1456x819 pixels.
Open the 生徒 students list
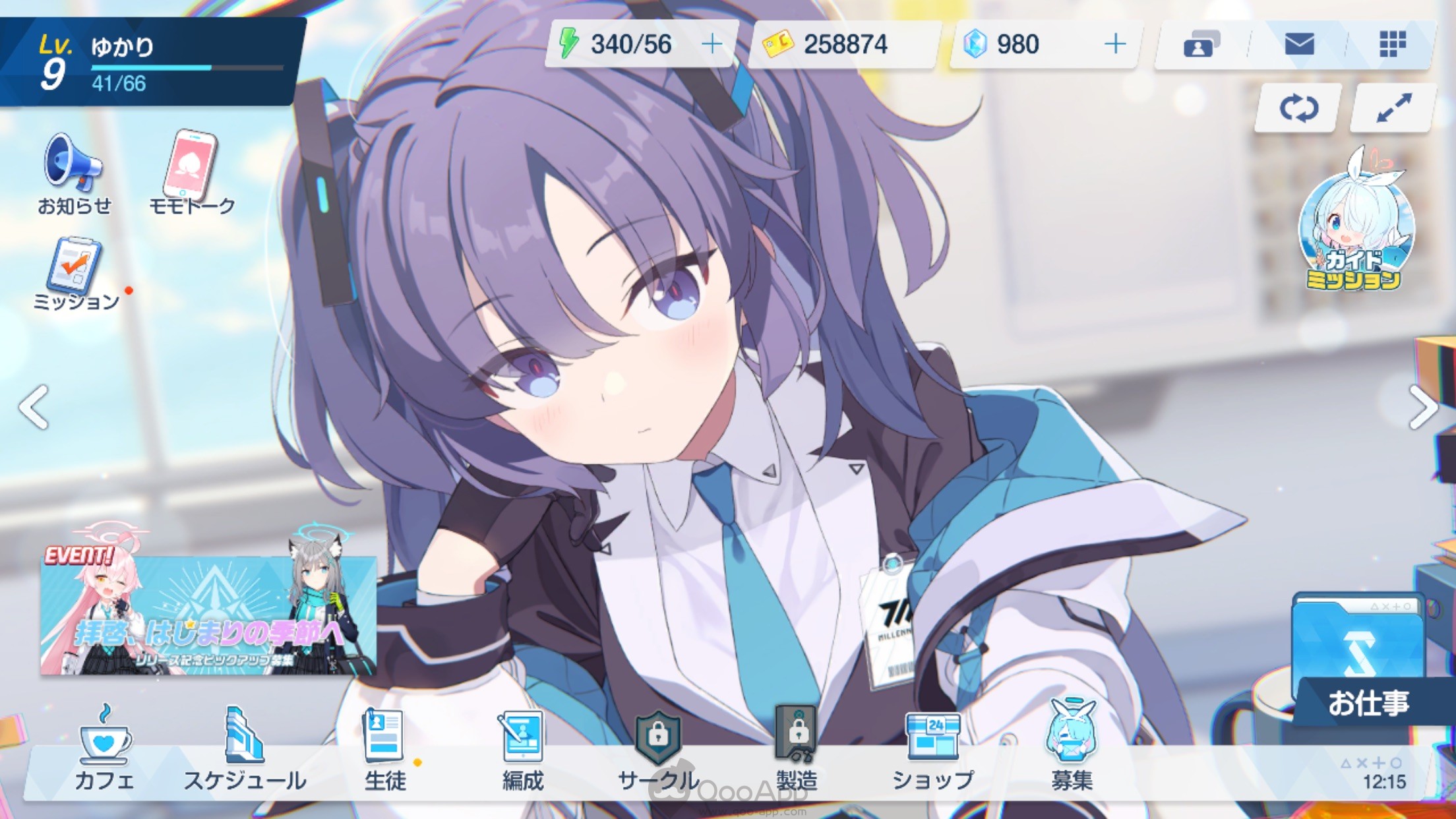click(x=384, y=752)
